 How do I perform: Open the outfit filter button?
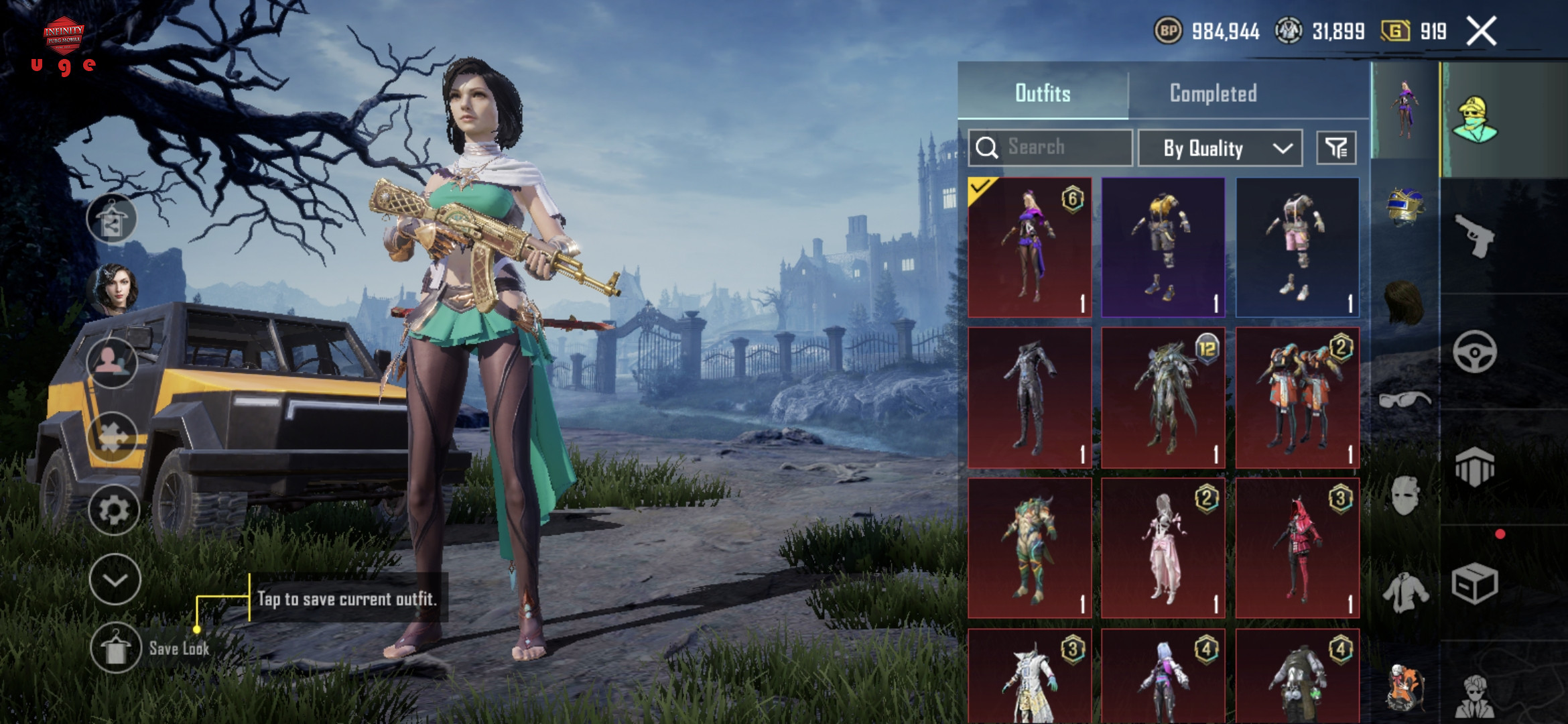click(x=1336, y=148)
